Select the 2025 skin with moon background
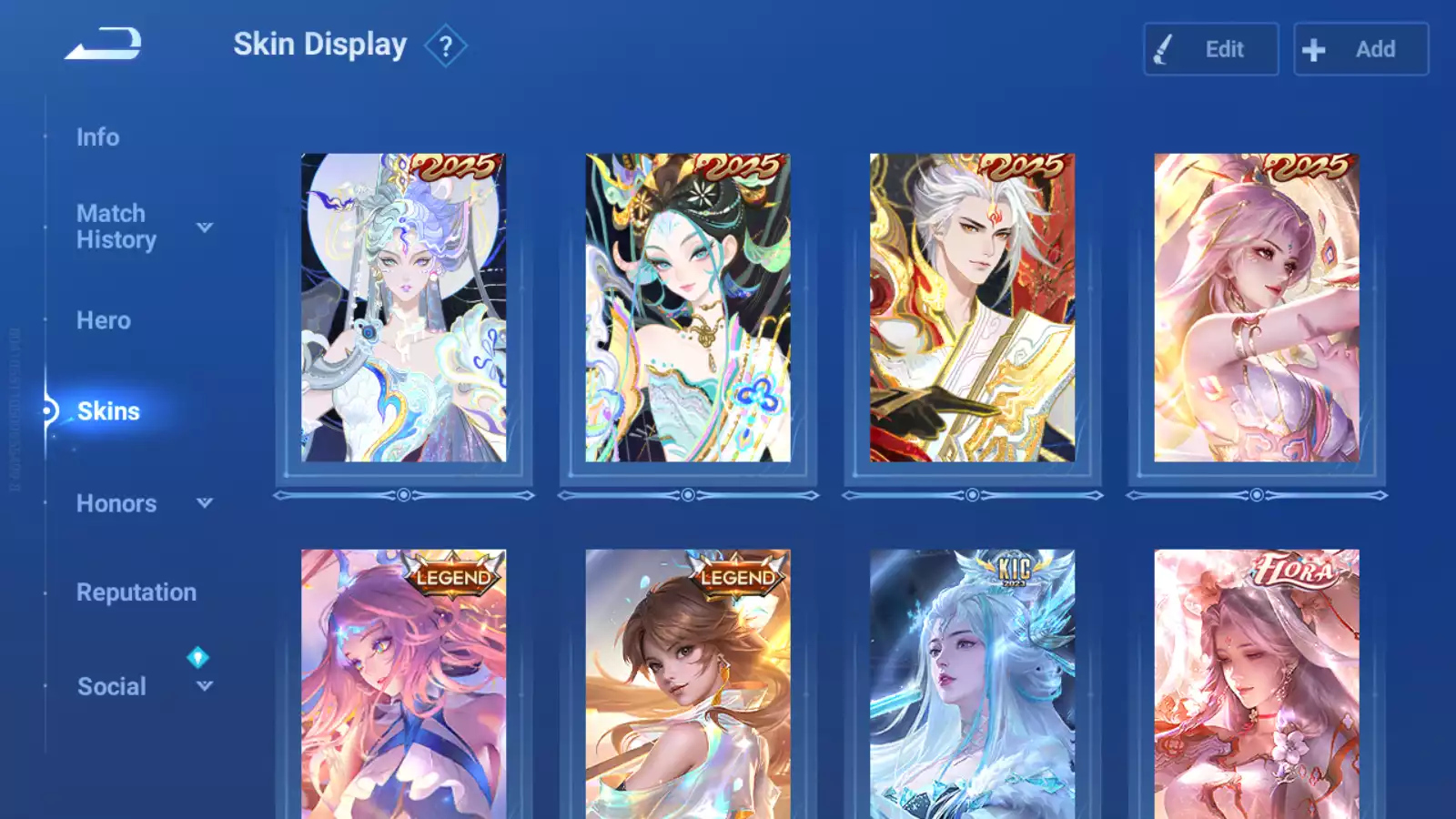 pos(404,308)
